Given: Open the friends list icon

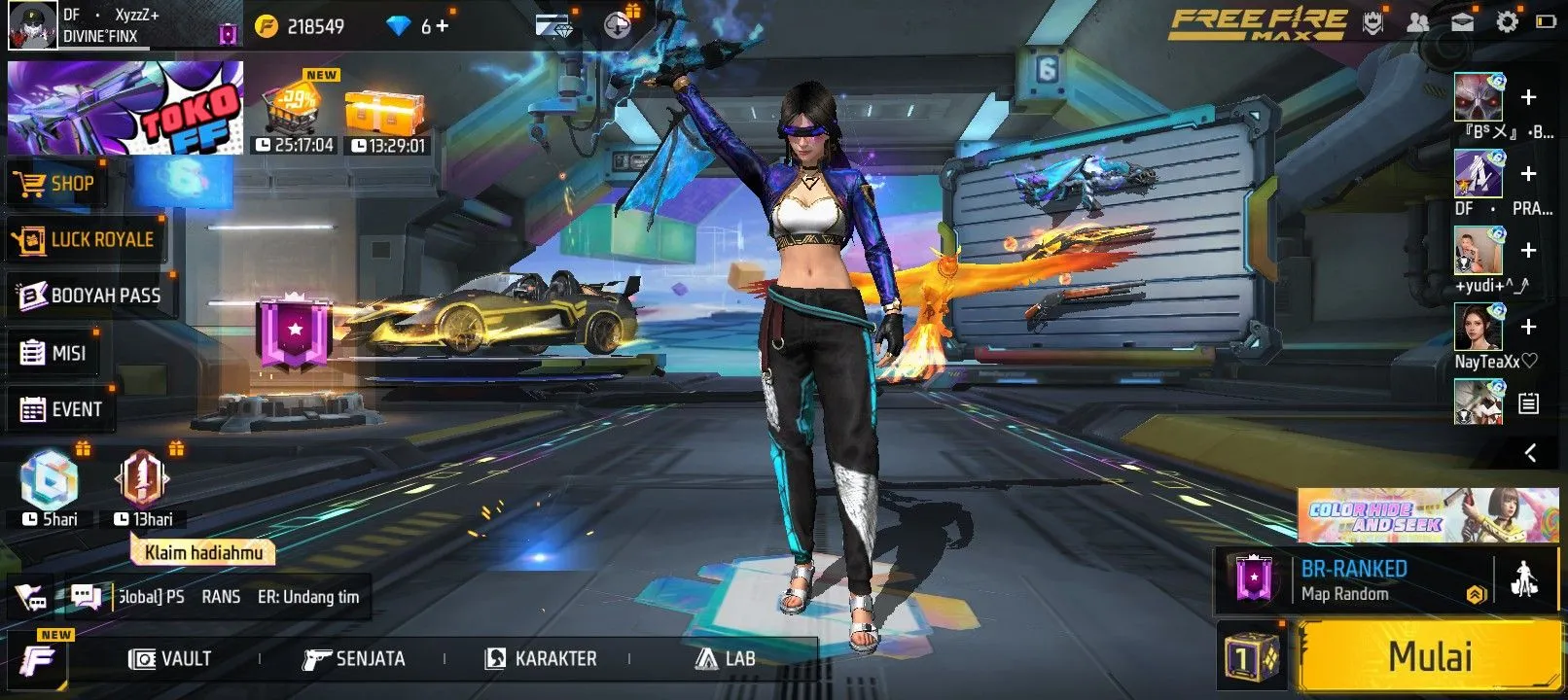Looking at the screenshot, I should (1418, 22).
